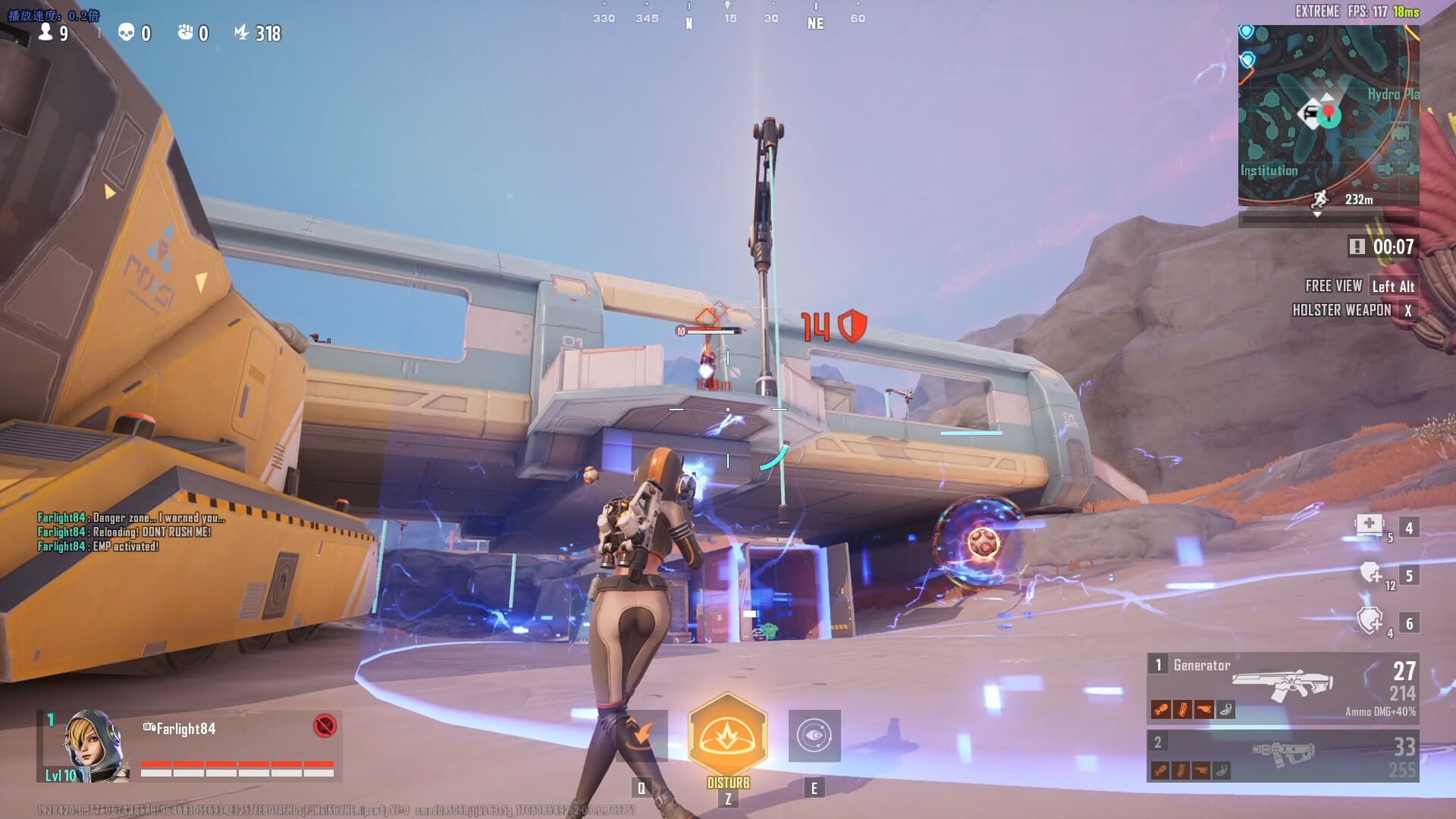This screenshot has height=819, width=1456.
Task: Trigger the E scan skill icon
Action: [814, 736]
